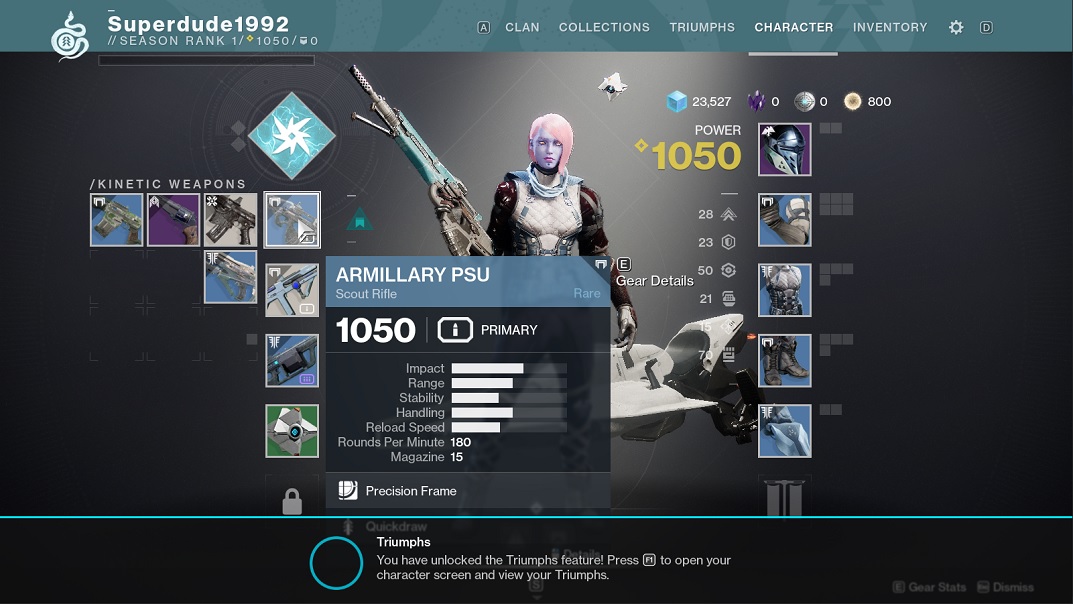Image resolution: width=1073 pixels, height=604 pixels.
Task: Select the chest armor slot
Action: point(784,291)
